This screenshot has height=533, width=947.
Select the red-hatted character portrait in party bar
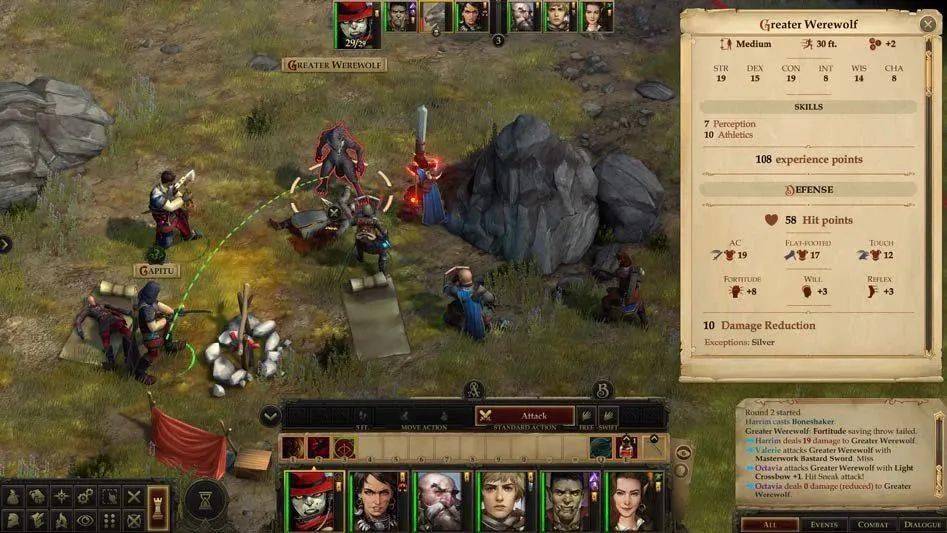(x=318, y=499)
